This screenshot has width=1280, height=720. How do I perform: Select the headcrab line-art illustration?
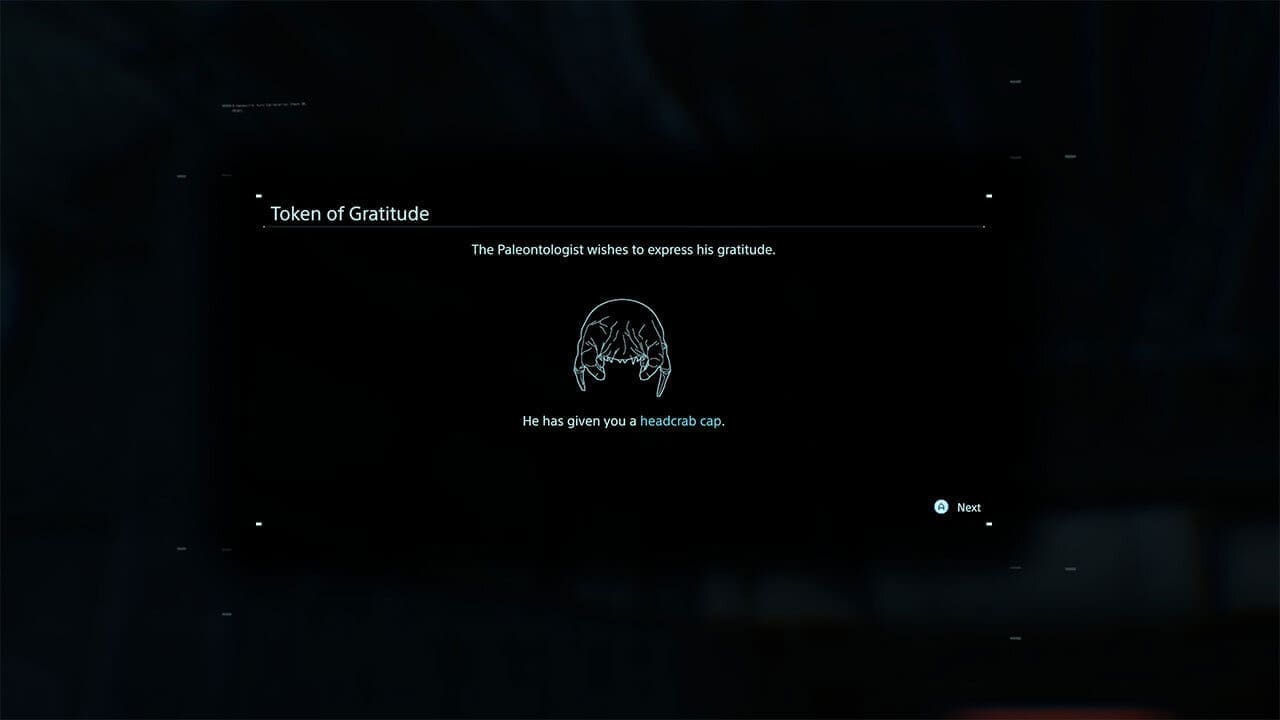click(622, 345)
